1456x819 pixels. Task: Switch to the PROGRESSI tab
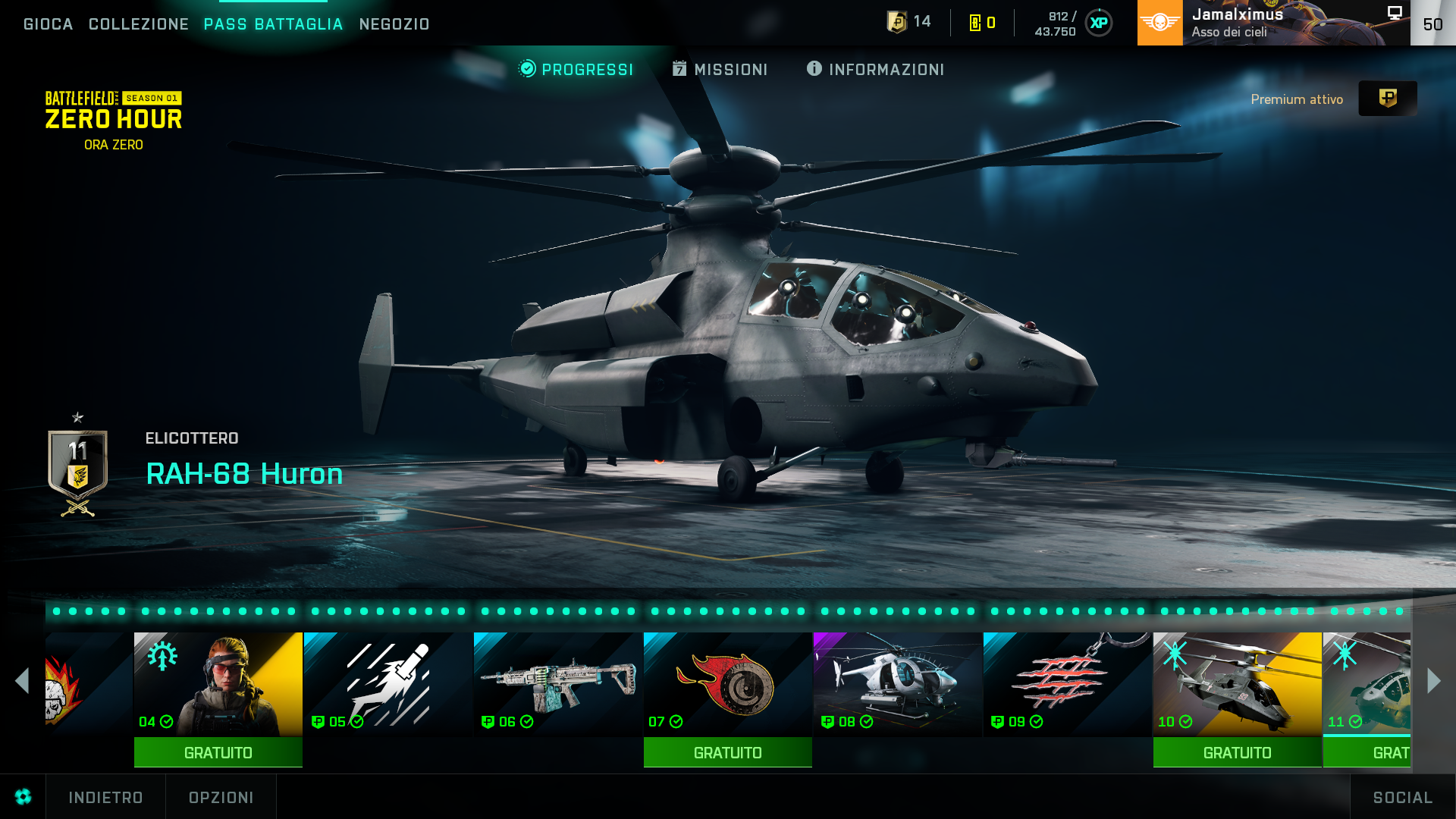(x=576, y=70)
